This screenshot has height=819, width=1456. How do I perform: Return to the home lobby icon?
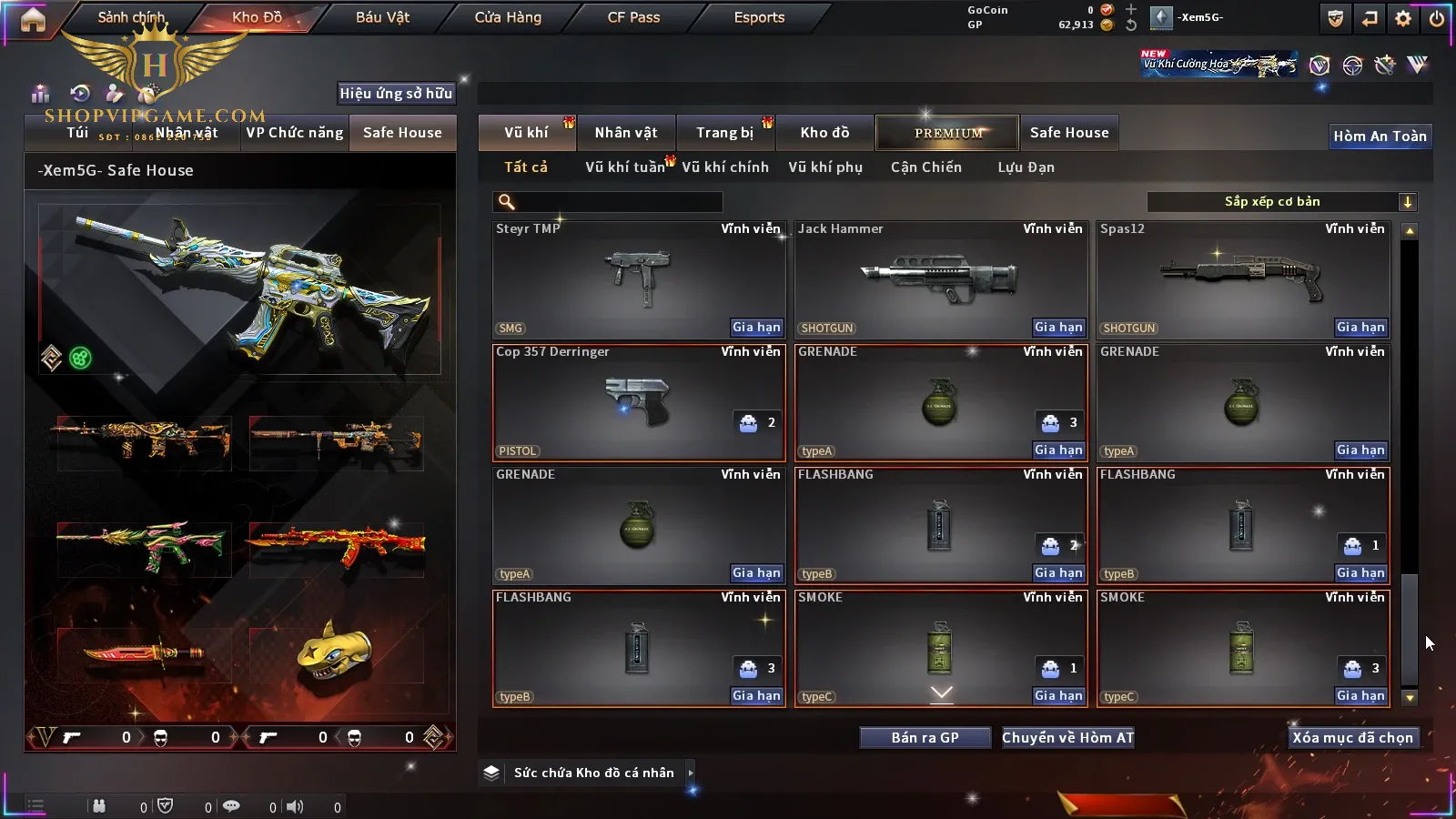[33, 19]
